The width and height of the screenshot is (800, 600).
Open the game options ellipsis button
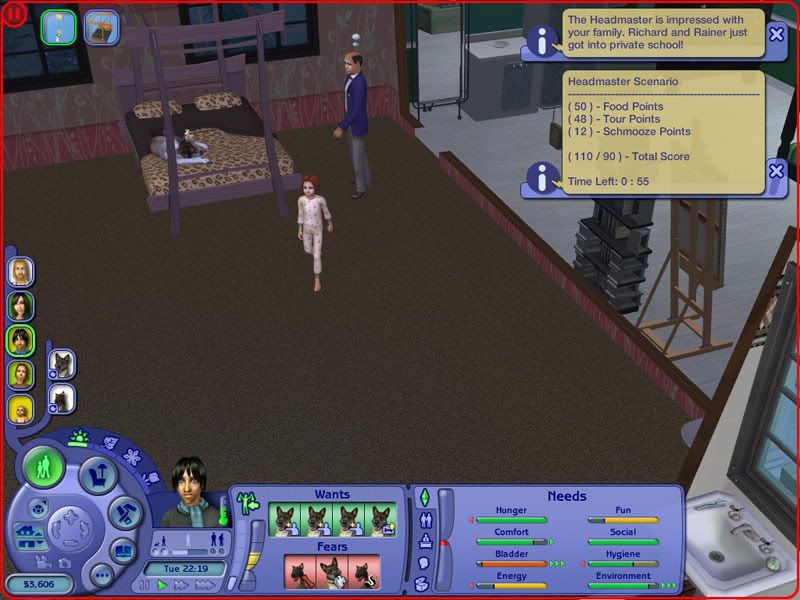click(100, 577)
